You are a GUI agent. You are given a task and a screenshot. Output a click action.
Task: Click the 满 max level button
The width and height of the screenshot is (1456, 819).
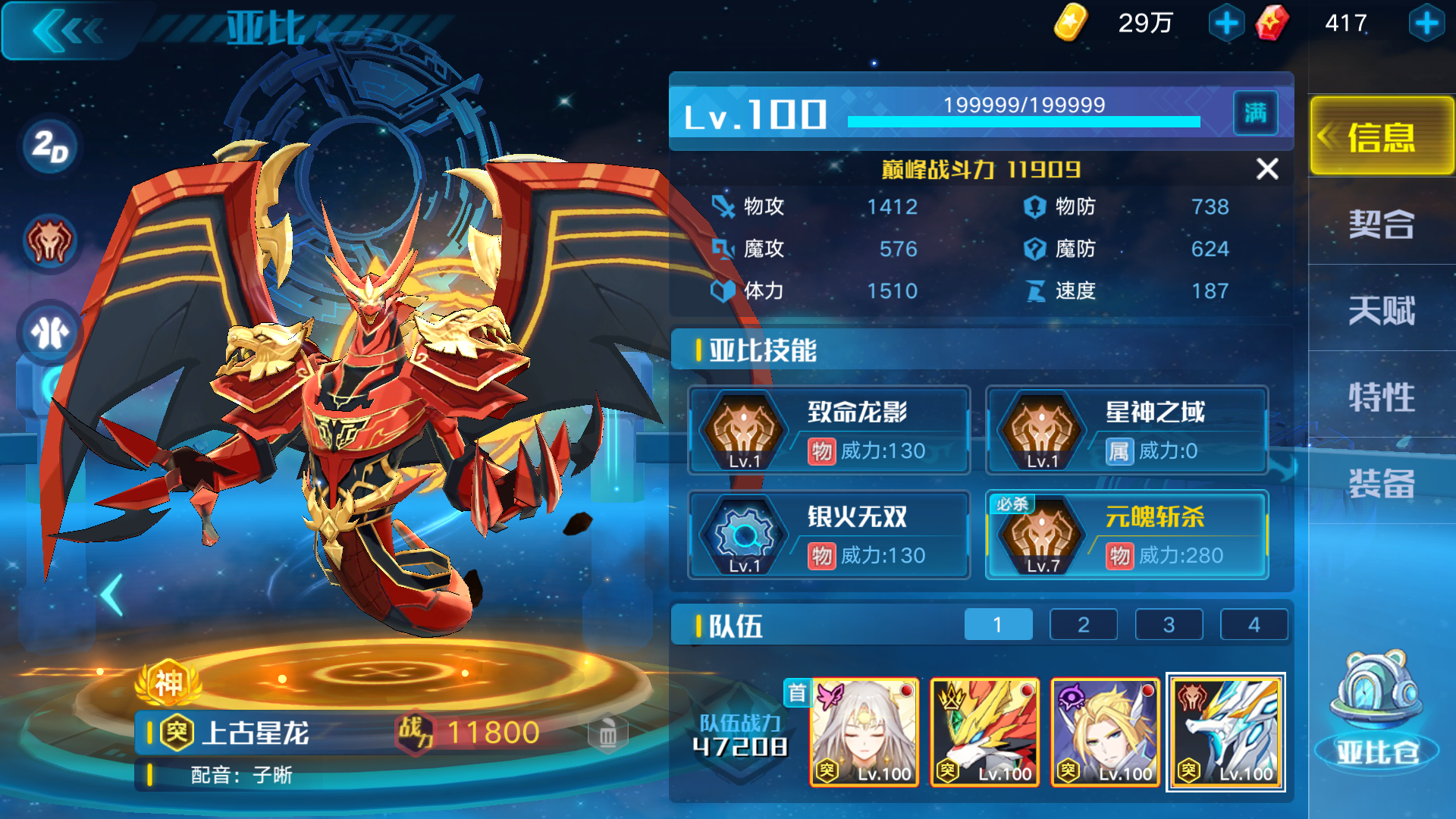coord(1255,112)
